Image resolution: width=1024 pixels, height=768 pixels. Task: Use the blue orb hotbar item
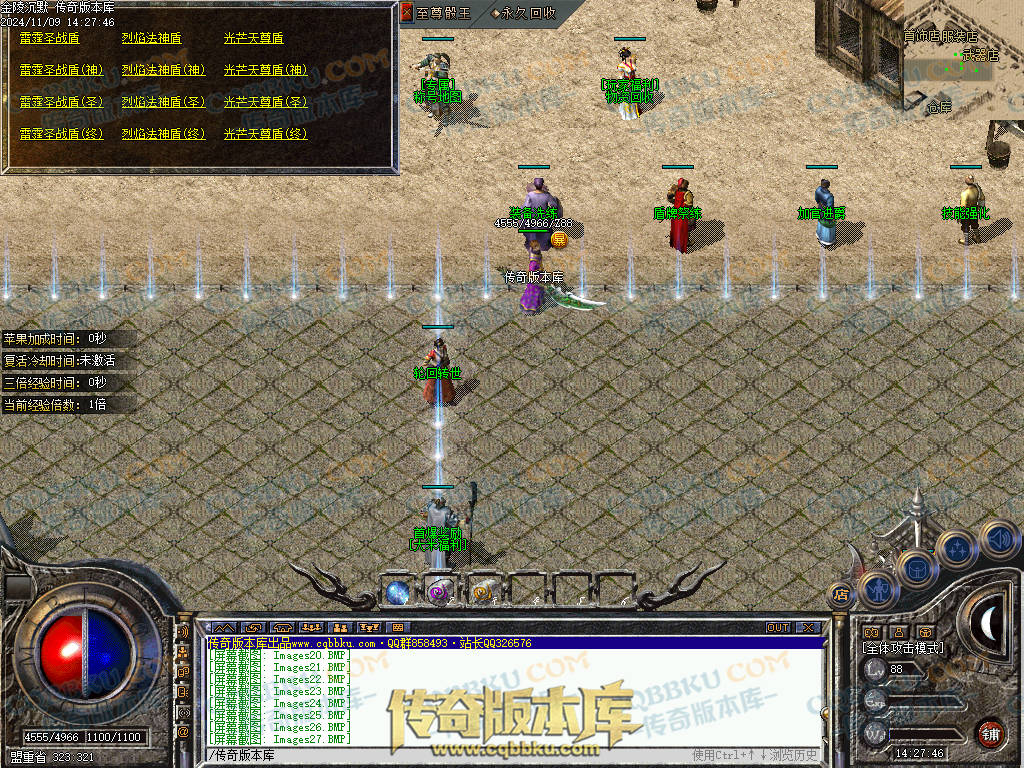pyautogui.click(x=396, y=591)
